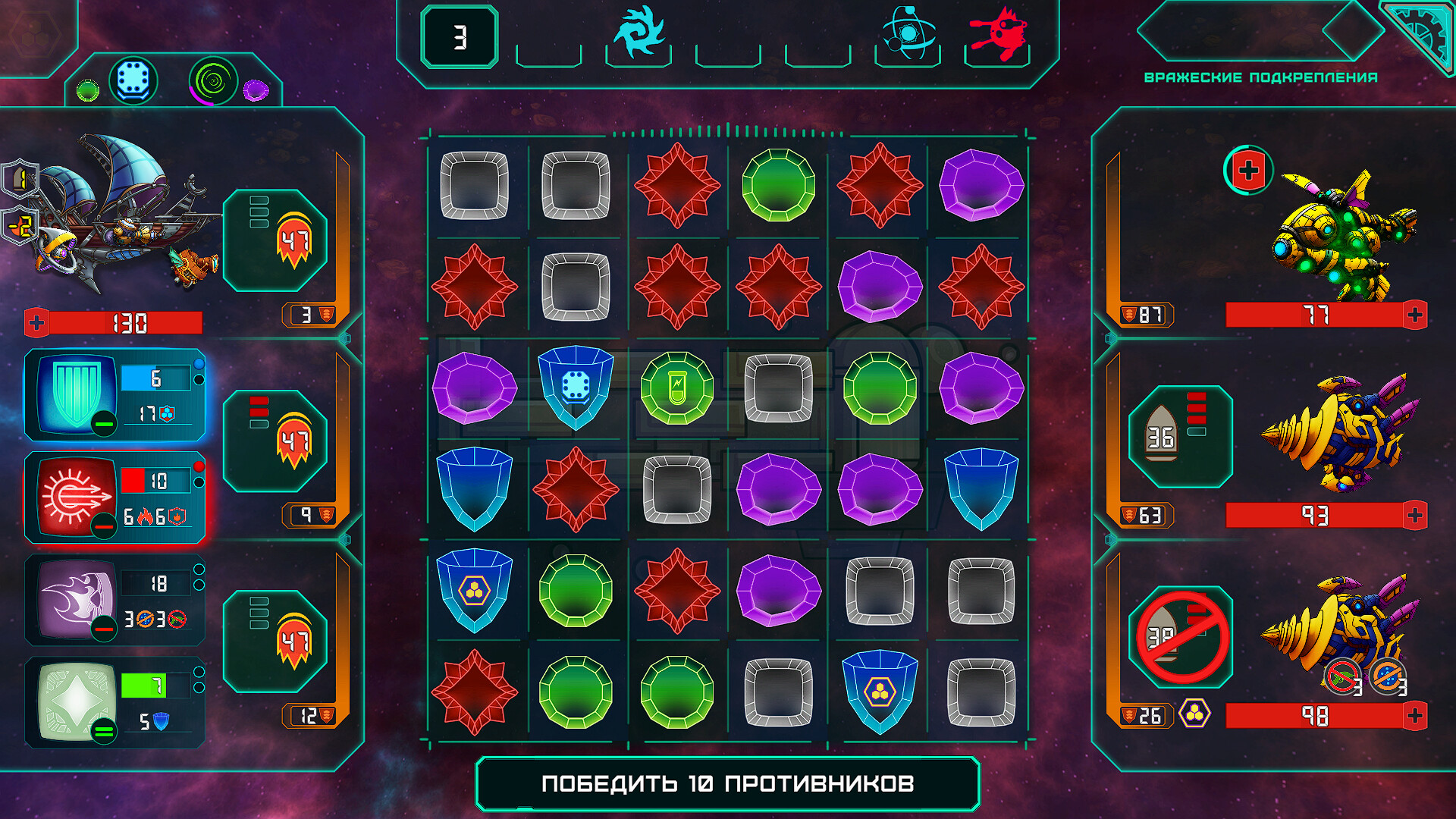
Task: Disable the red cannon skill via minus button
Action: pos(104,526)
